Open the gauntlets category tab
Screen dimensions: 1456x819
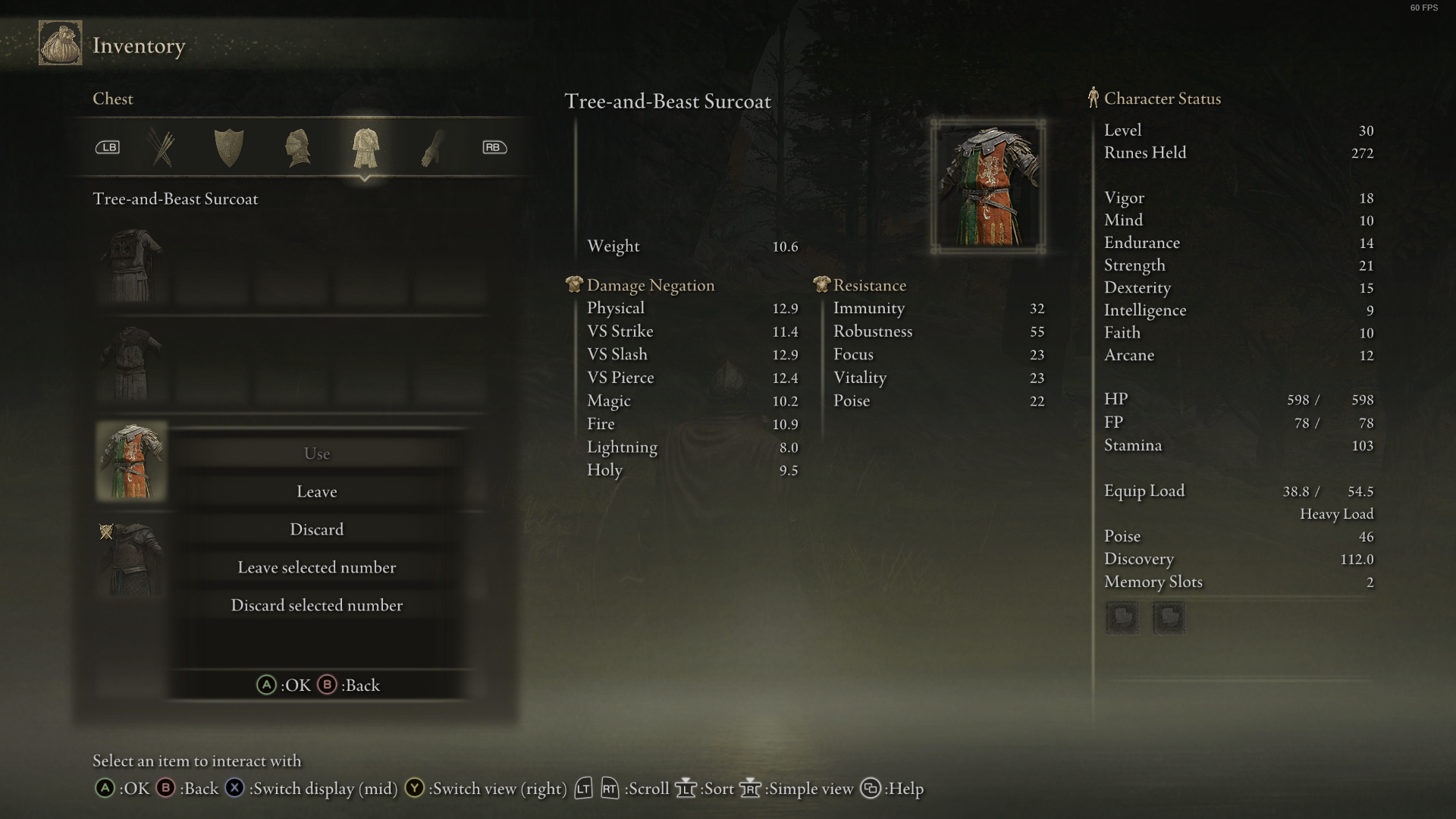pyautogui.click(x=431, y=147)
